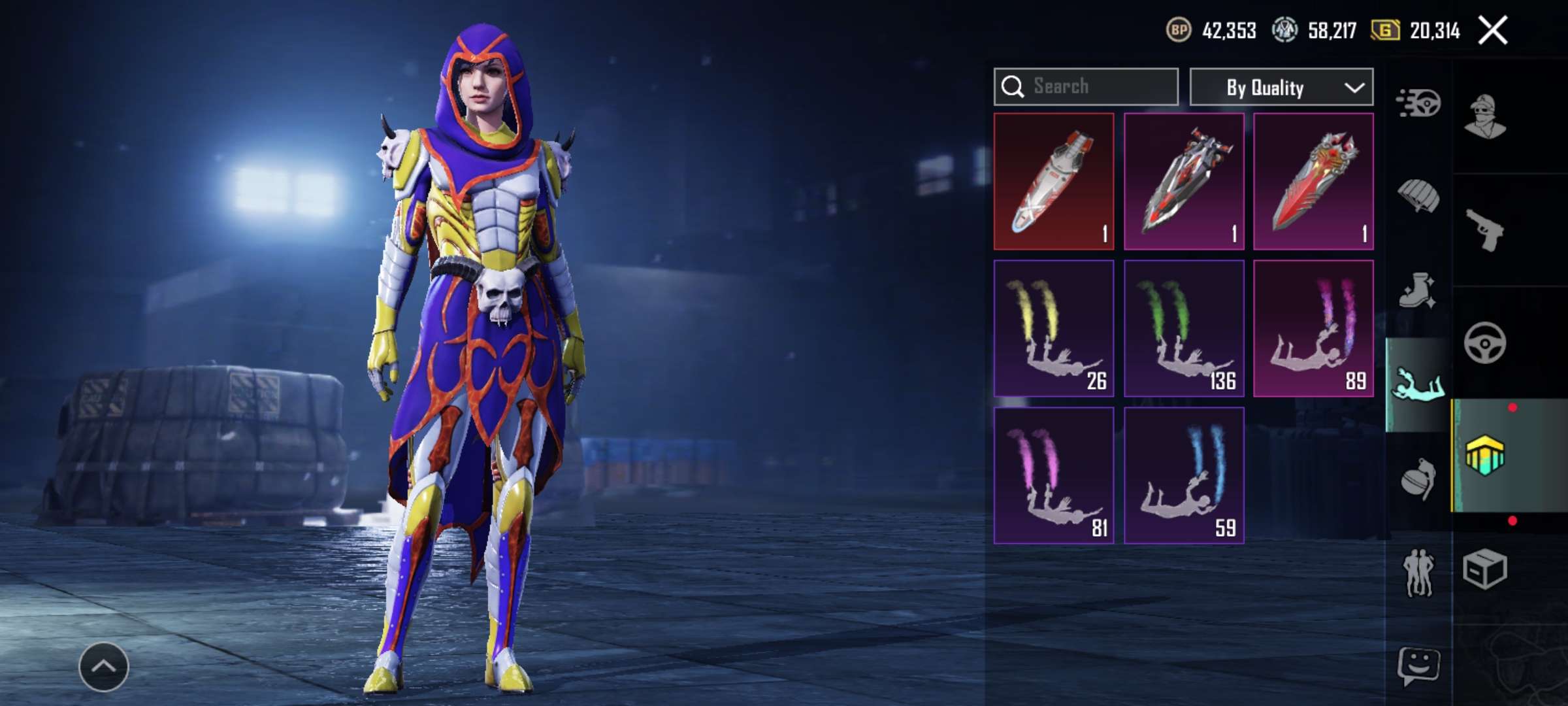1568x706 pixels.
Task: Open the pistol weapon skins section
Action: (1485, 230)
